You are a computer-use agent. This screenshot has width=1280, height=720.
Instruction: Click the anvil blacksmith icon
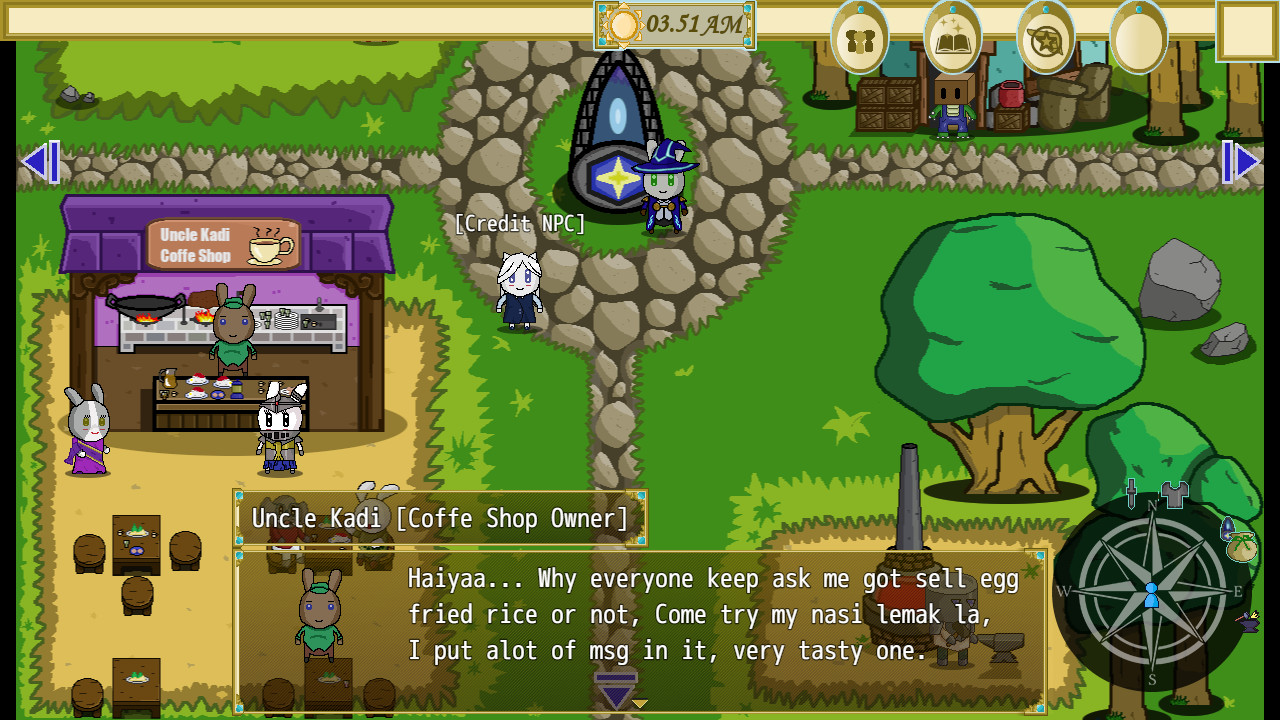(1249, 625)
